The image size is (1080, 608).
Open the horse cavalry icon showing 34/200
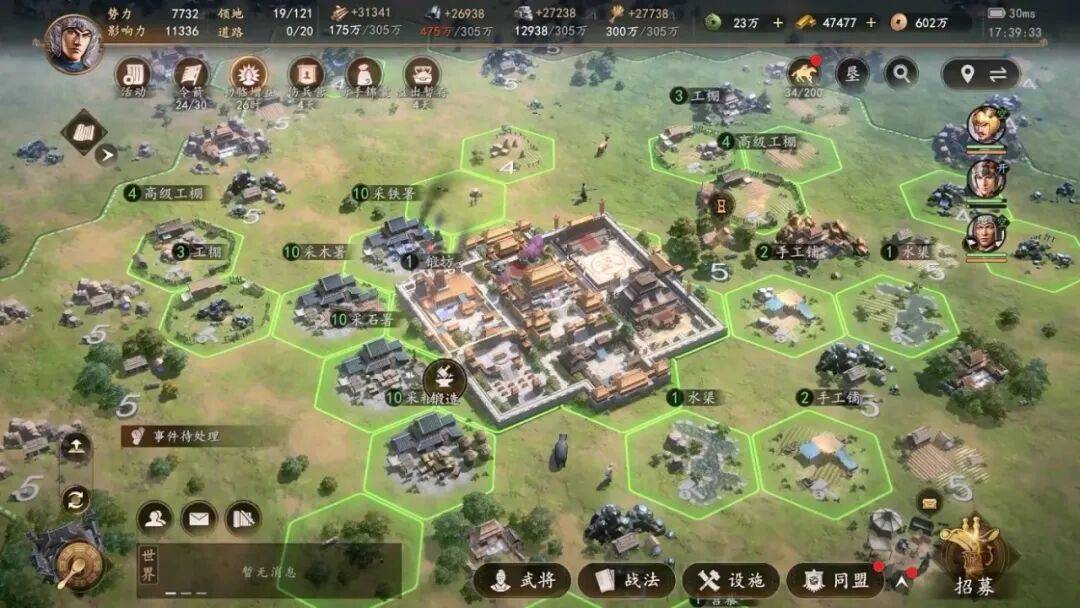[803, 73]
